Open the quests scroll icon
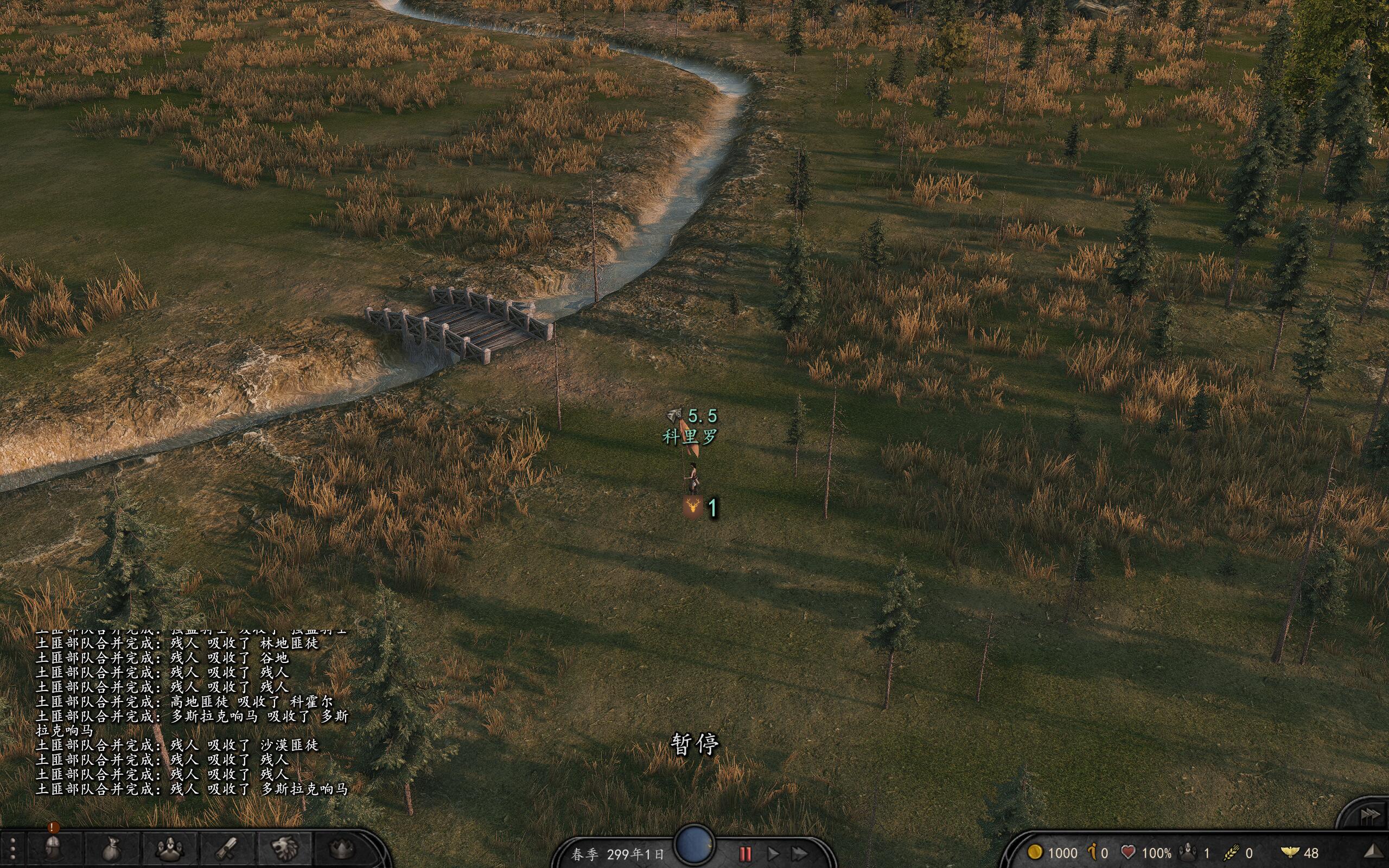 pos(227,849)
